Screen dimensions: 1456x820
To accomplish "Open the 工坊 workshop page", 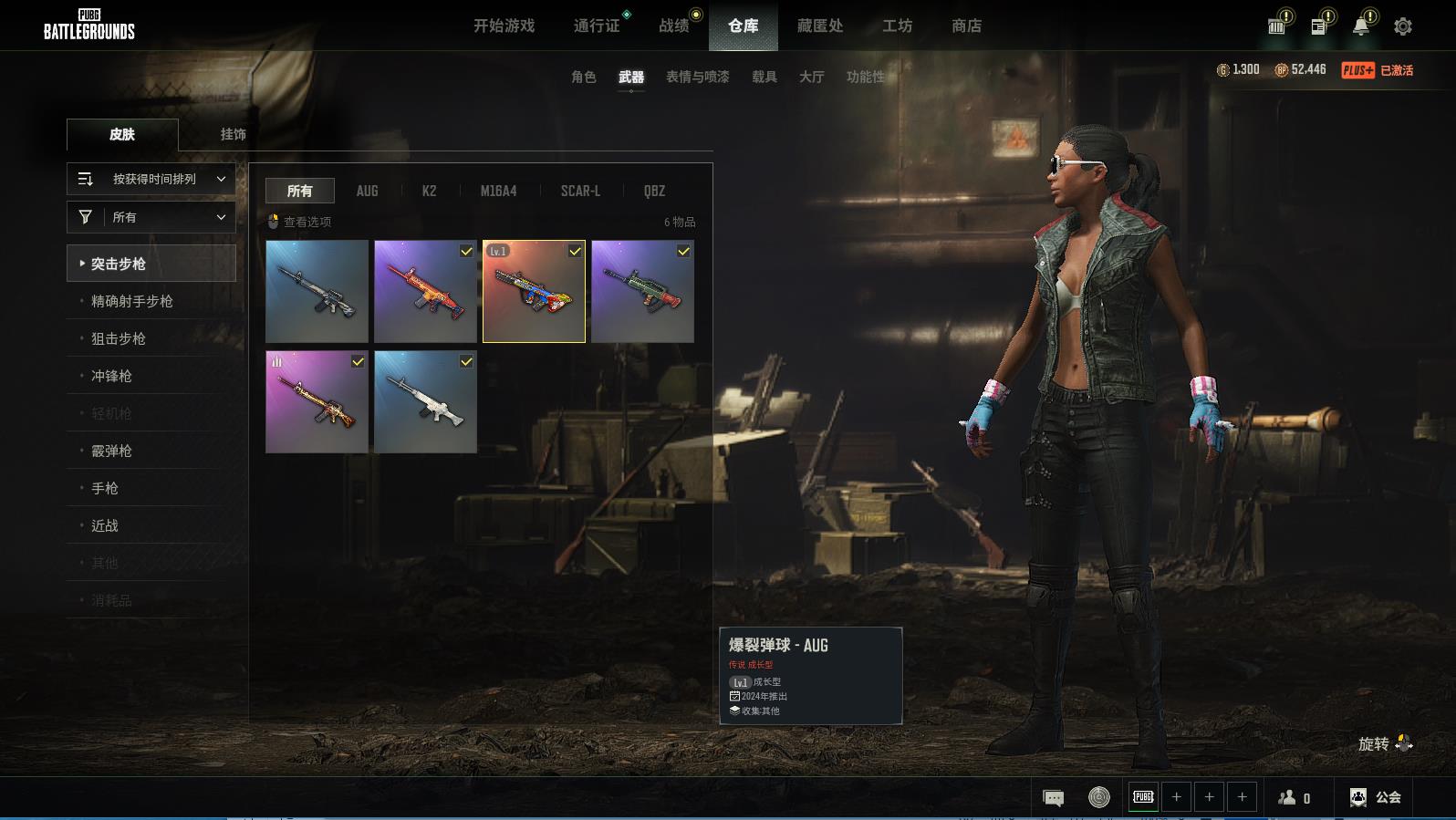I will tap(897, 26).
